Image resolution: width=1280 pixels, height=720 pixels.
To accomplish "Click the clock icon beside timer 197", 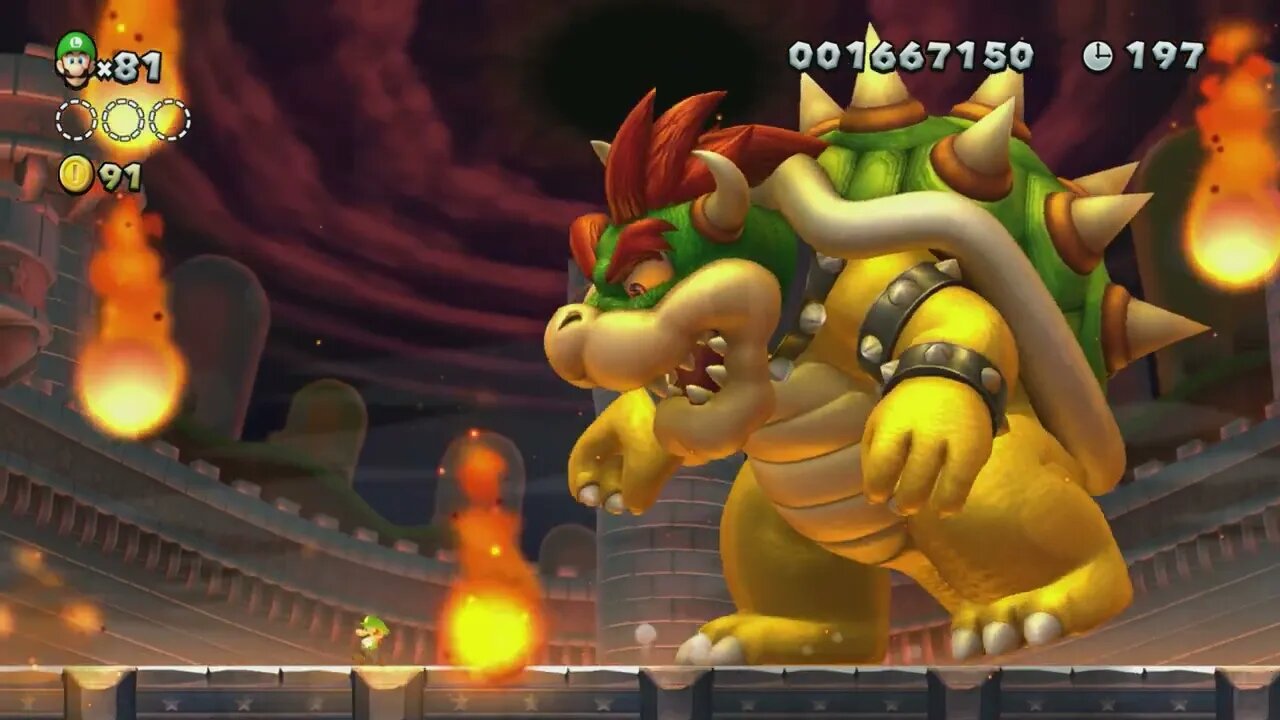I will [x=1101, y=56].
